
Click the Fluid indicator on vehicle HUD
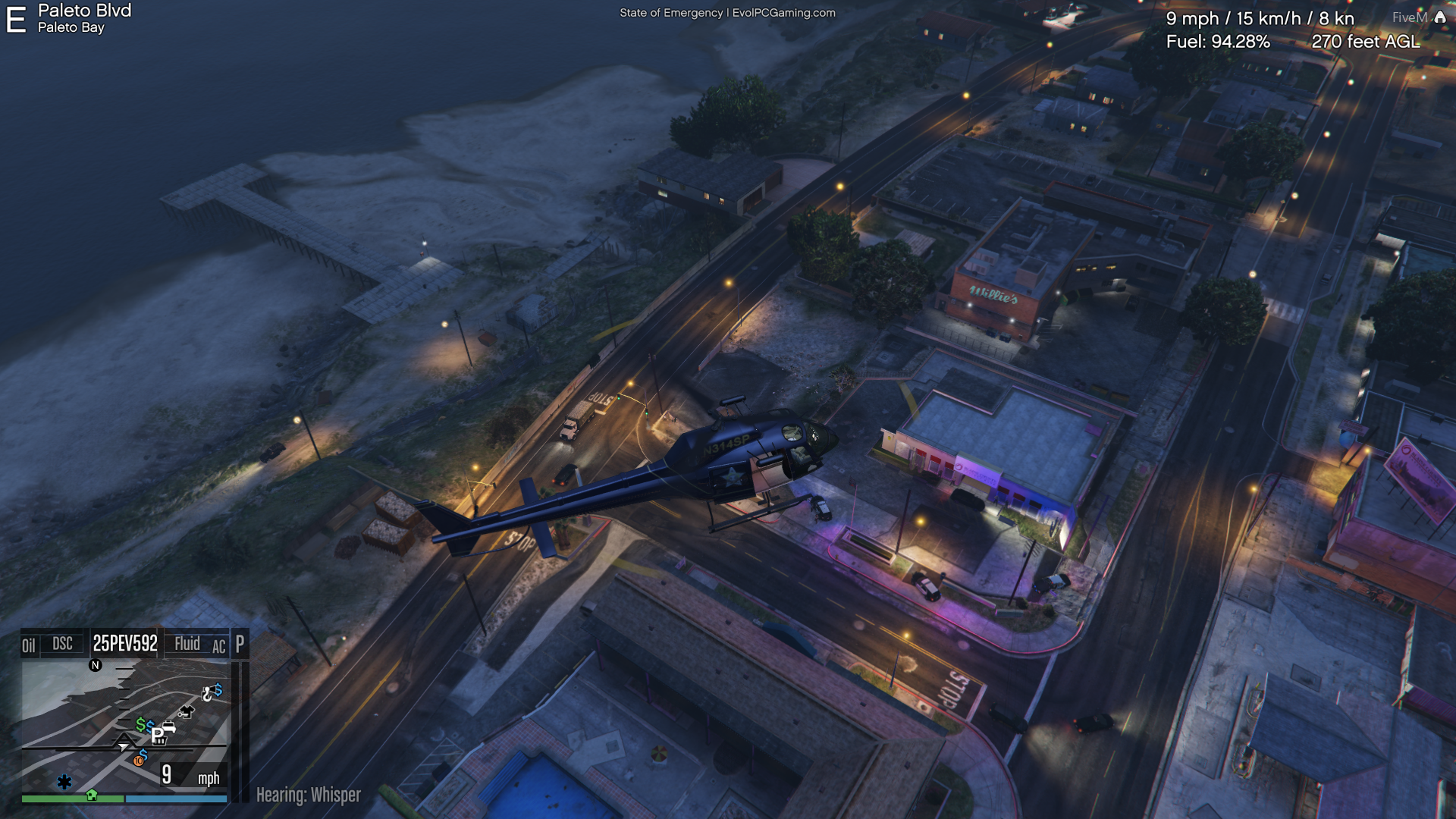pyautogui.click(x=187, y=644)
